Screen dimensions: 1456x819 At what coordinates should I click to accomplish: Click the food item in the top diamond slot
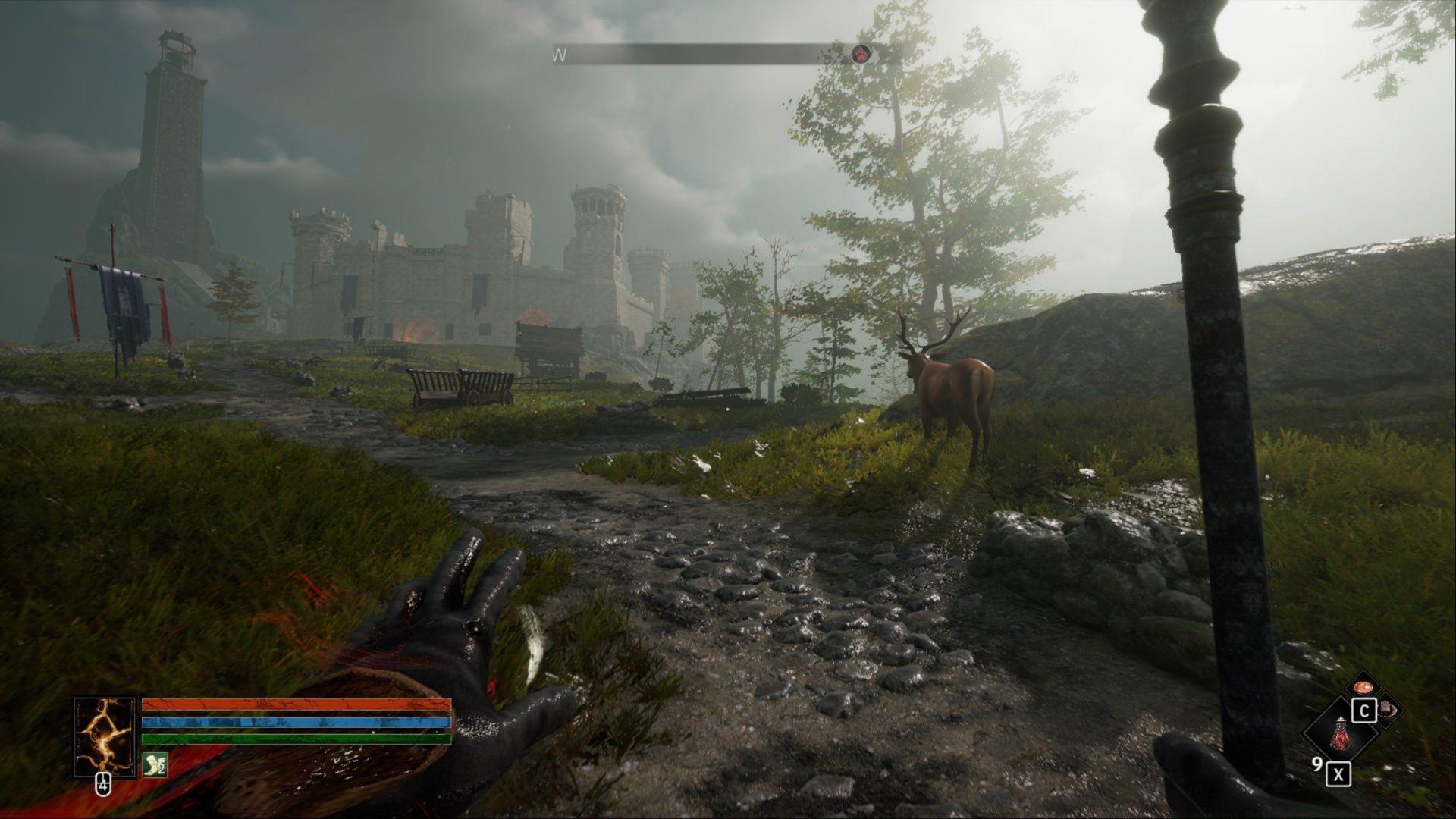click(x=1363, y=688)
